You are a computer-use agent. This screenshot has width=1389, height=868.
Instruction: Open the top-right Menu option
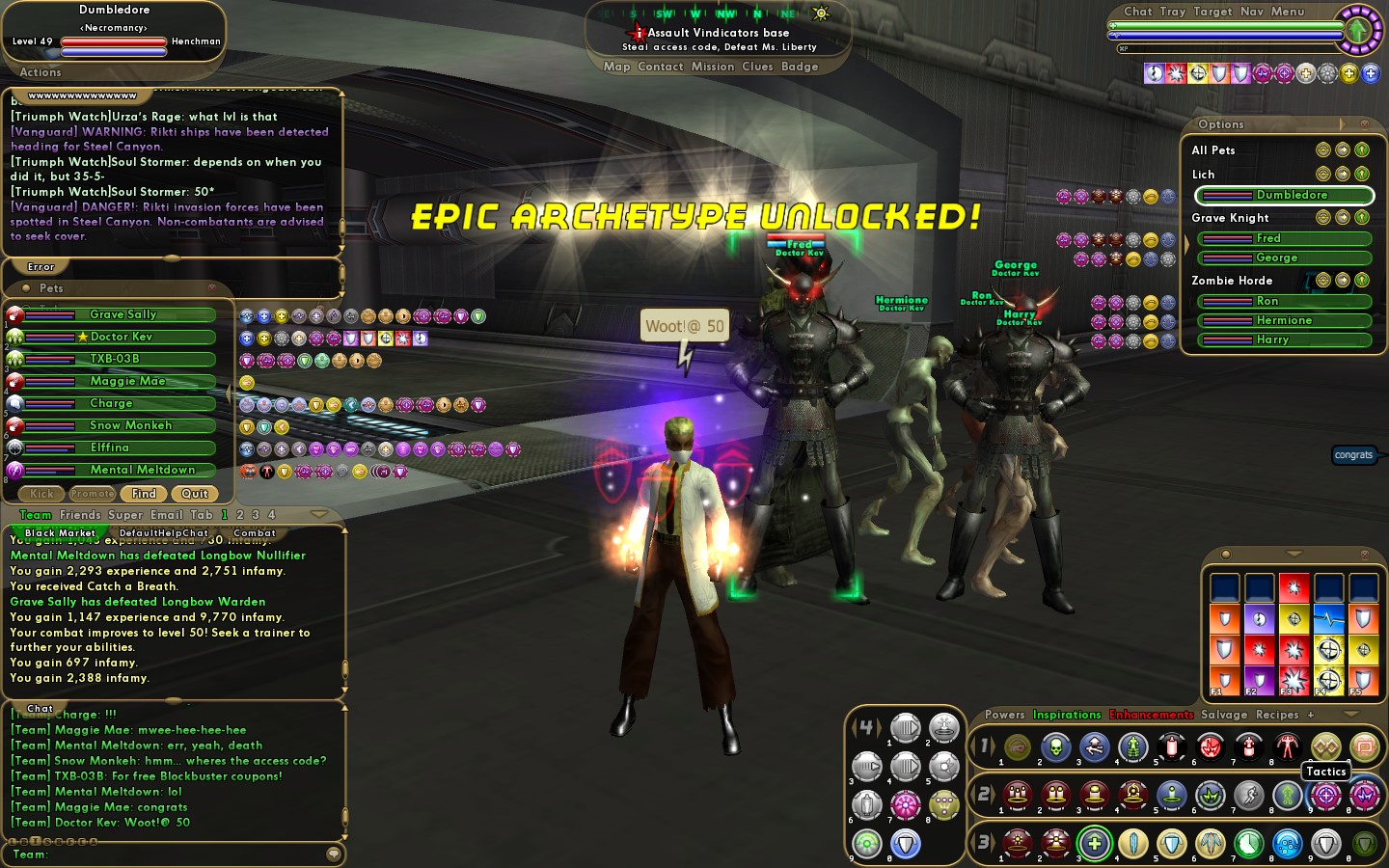(x=1288, y=12)
